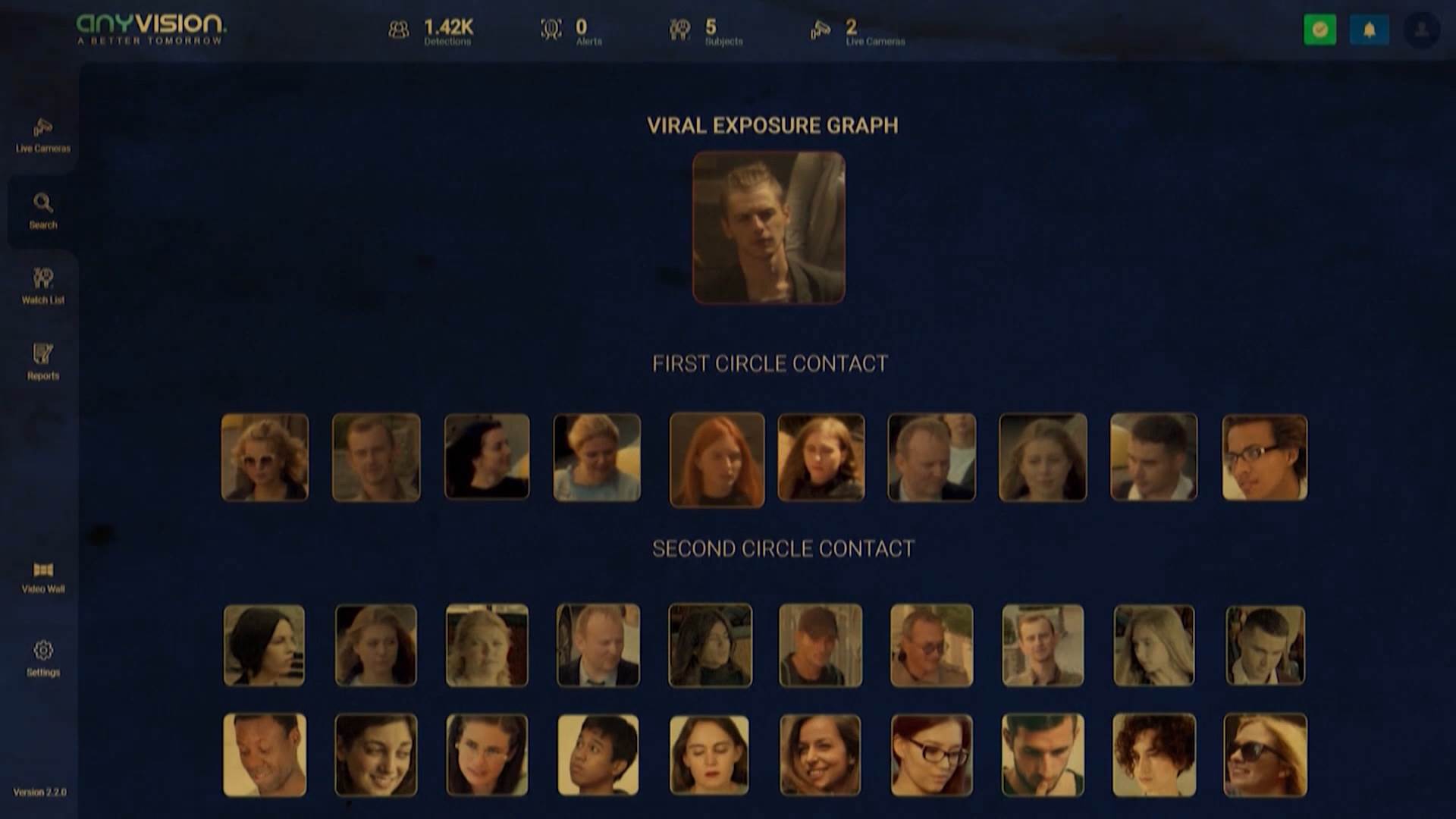Viewport: 1456px width, 819px height.
Task: Select the first circle contact with long red hair
Action: click(717, 459)
